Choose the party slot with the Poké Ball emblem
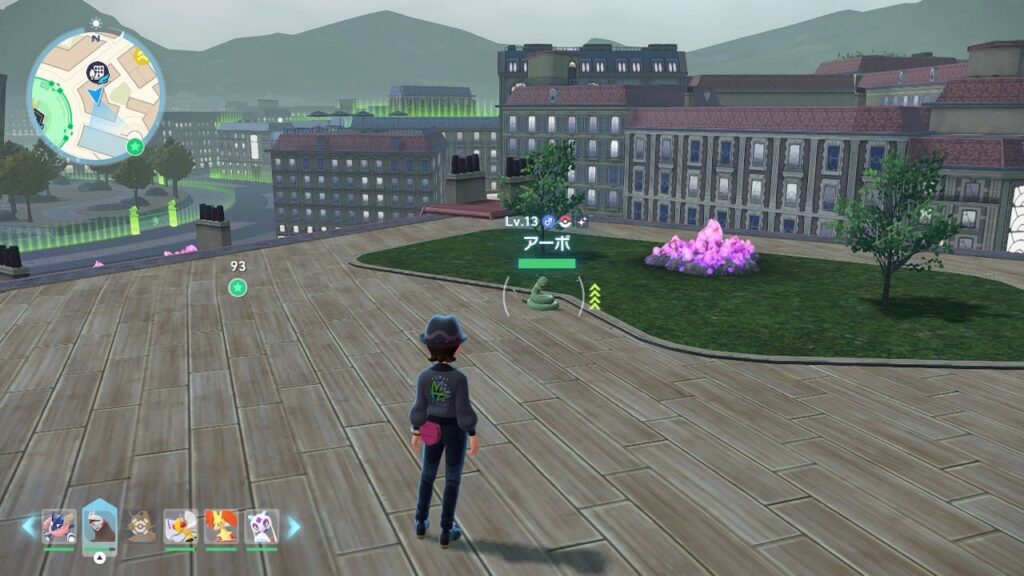 (x=140, y=527)
